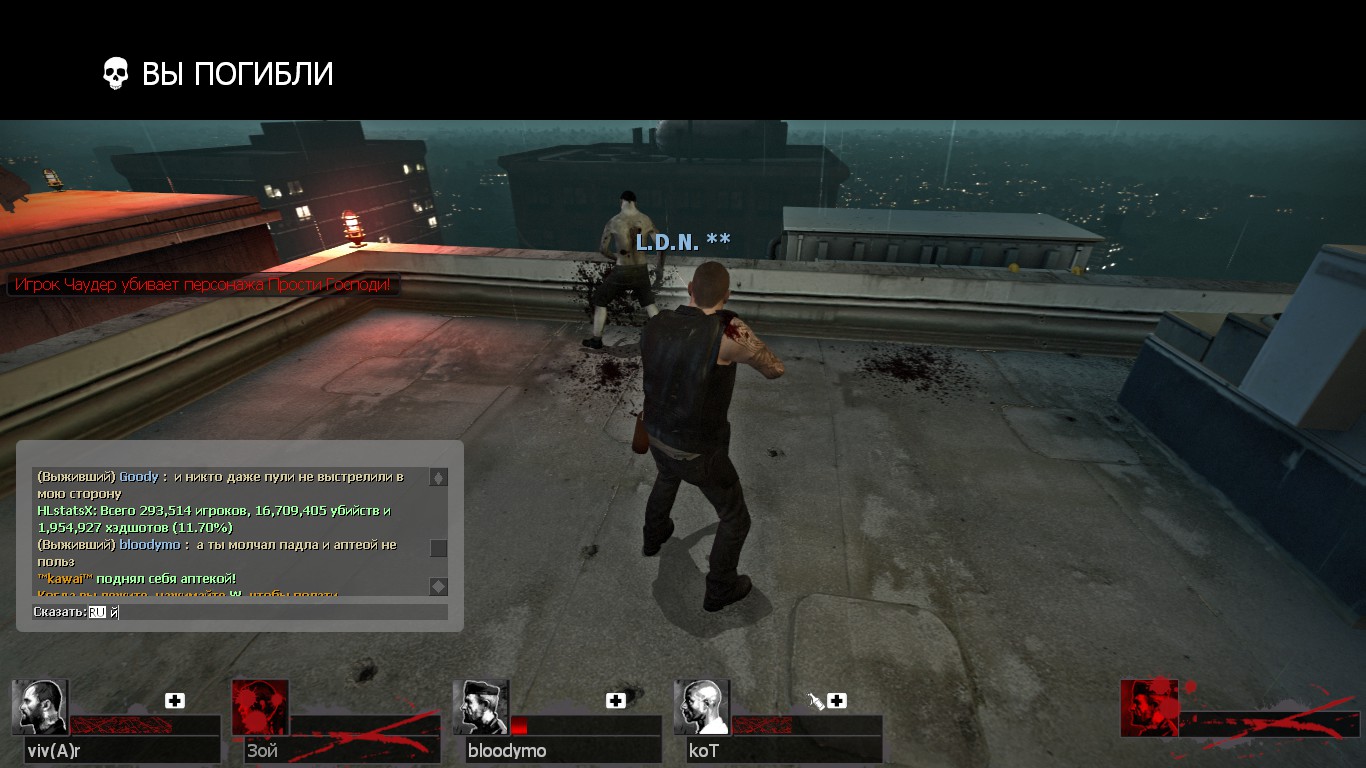Select the blood-splattered portrait at far right
Viewport: 1366px width, 768px height.
pyautogui.click(x=1149, y=708)
